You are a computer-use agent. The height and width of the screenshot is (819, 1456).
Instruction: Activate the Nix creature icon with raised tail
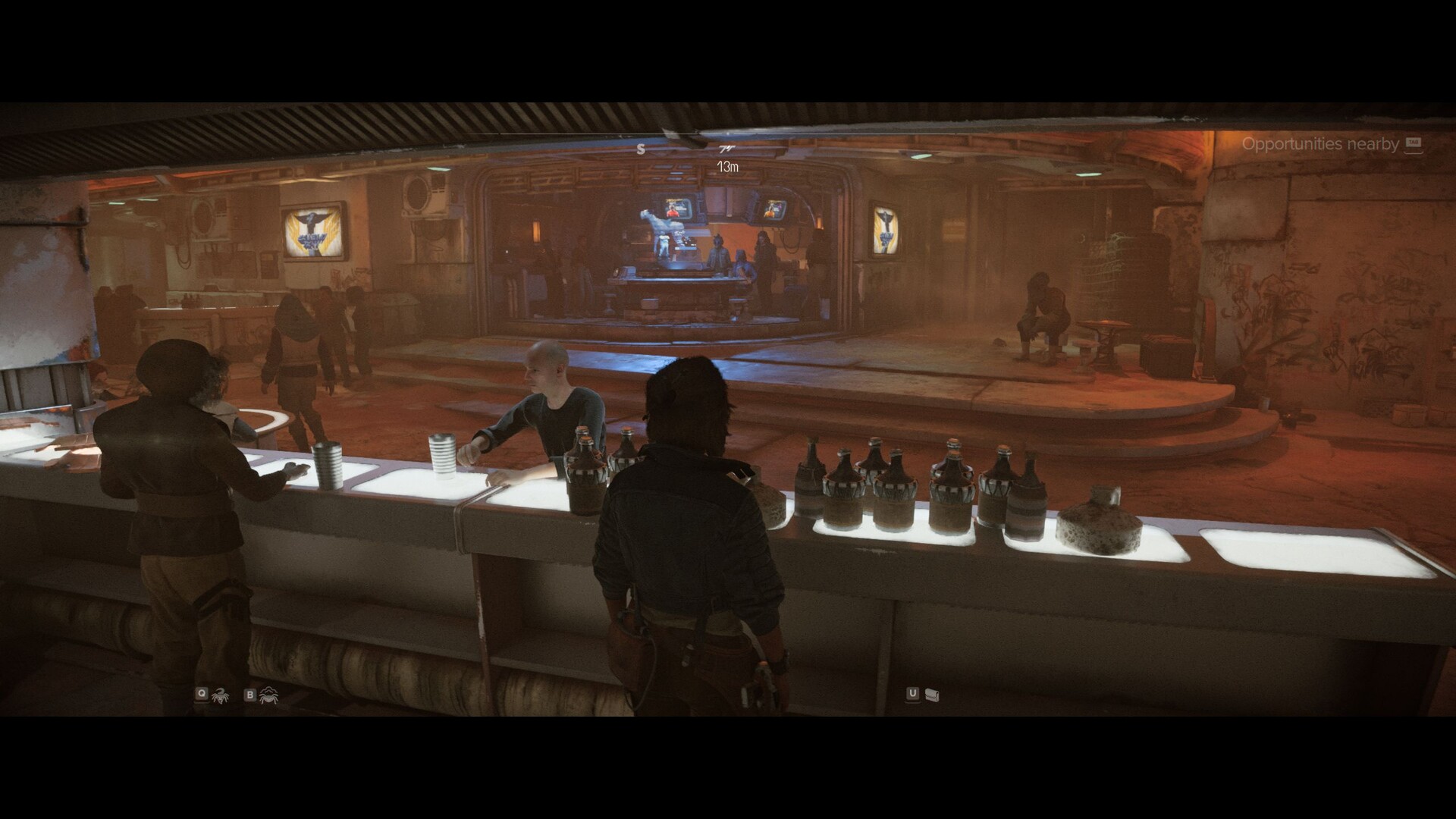click(x=221, y=694)
